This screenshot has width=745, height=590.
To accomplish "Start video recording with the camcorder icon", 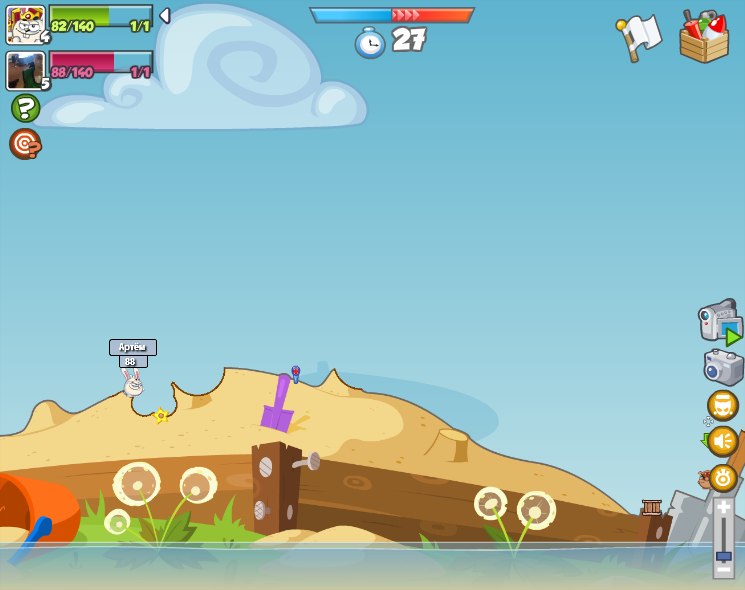I will point(719,321).
